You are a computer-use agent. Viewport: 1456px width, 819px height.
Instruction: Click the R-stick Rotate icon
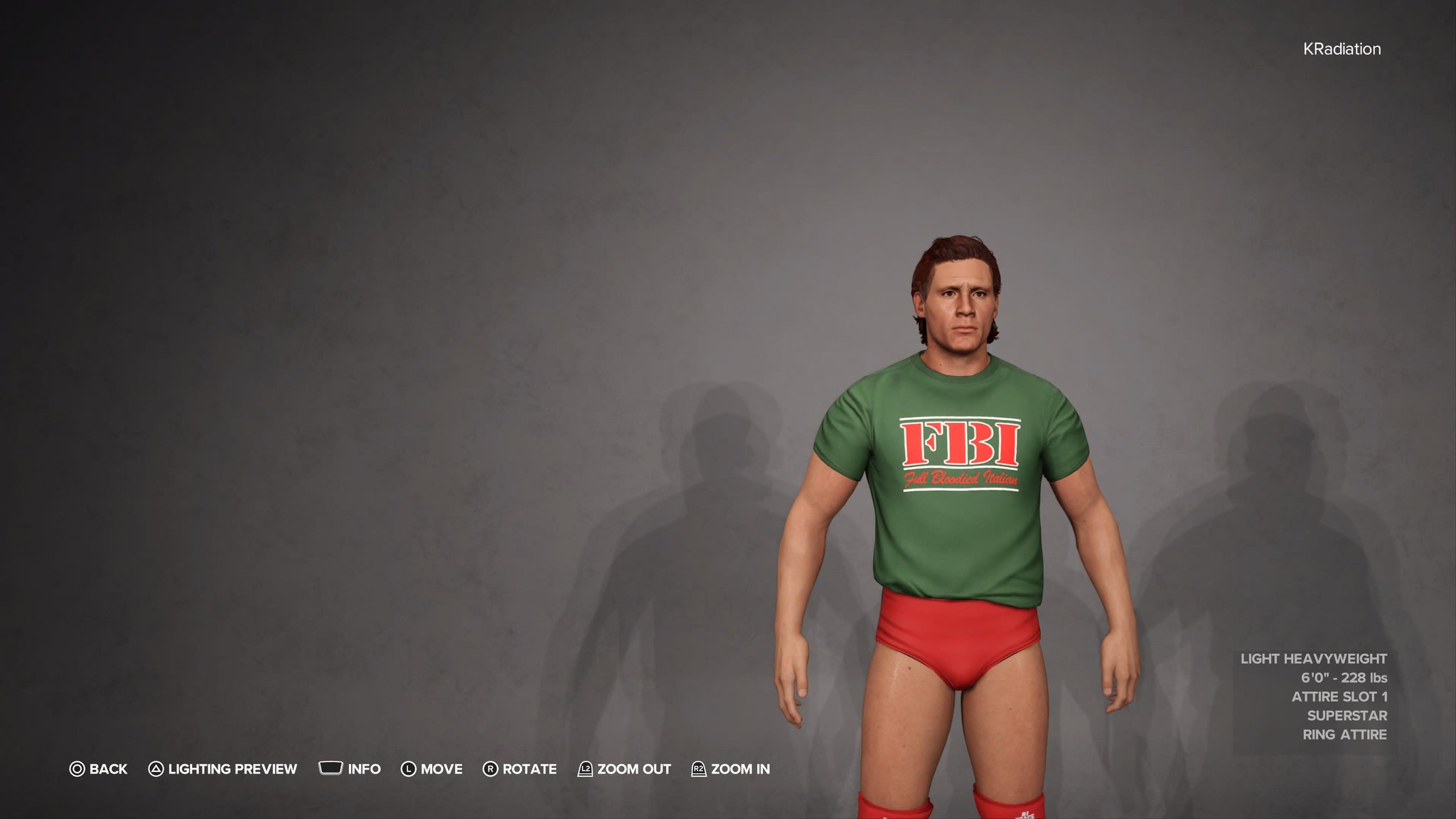(x=491, y=769)
